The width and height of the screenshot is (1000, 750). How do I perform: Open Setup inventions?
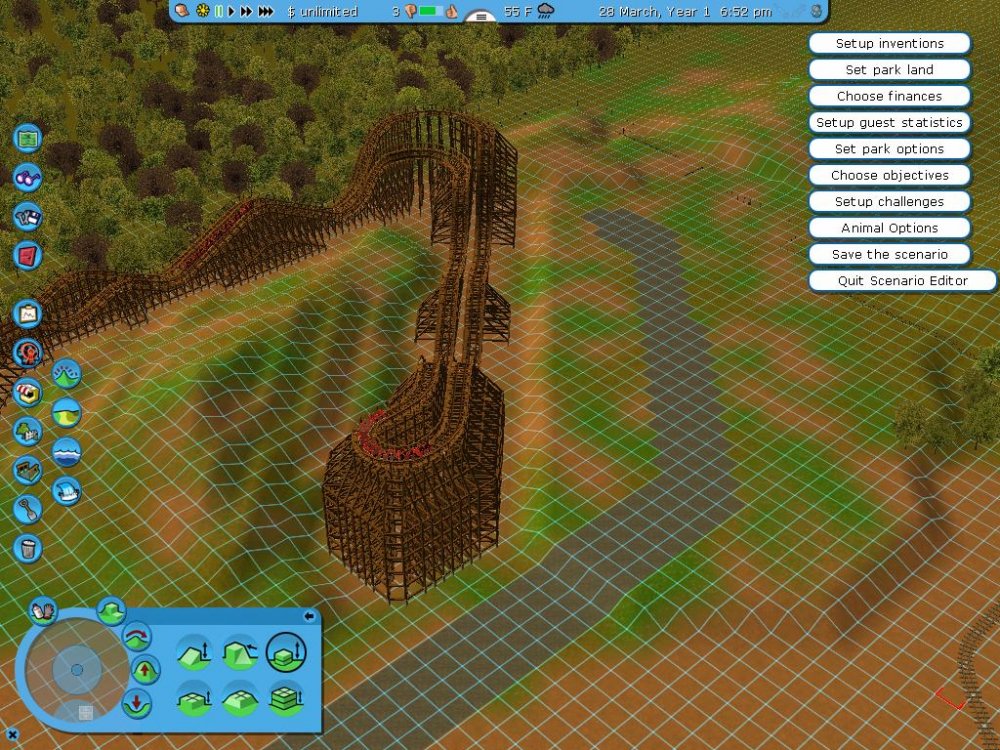coord(889,44)
